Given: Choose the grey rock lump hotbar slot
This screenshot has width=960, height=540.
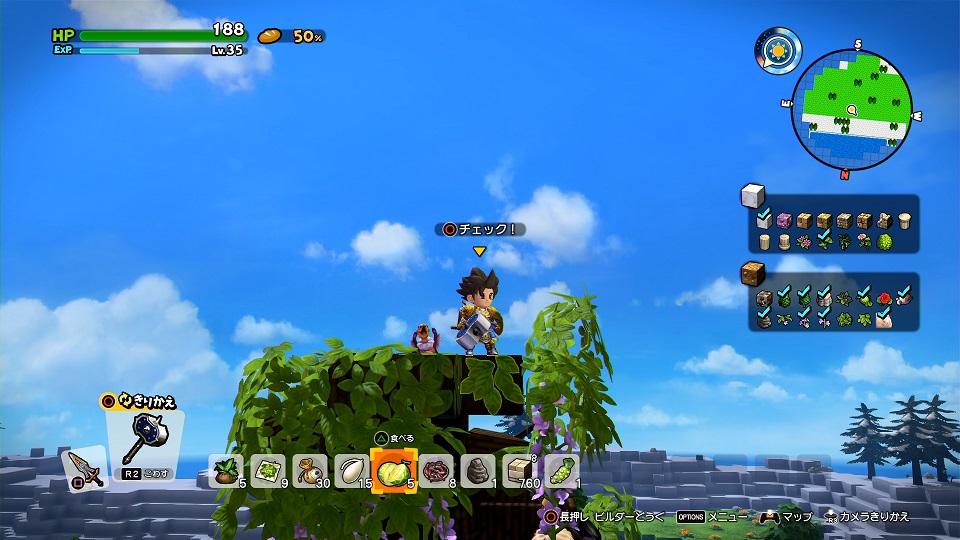Looking at the screenshot, I should tap(477, 469).
